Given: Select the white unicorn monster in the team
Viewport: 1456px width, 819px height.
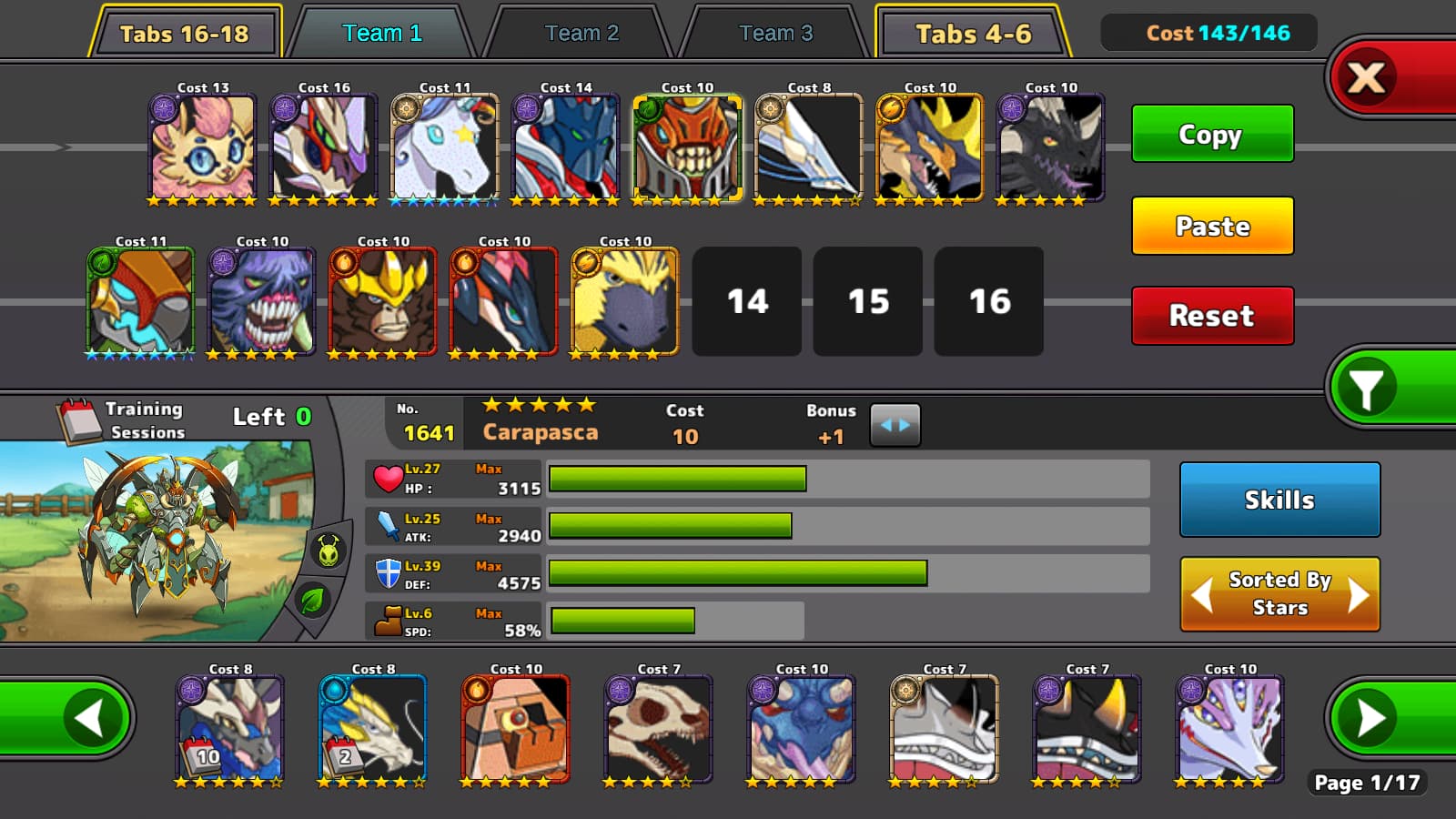Looking at the screenshot, I should [445, 146].
